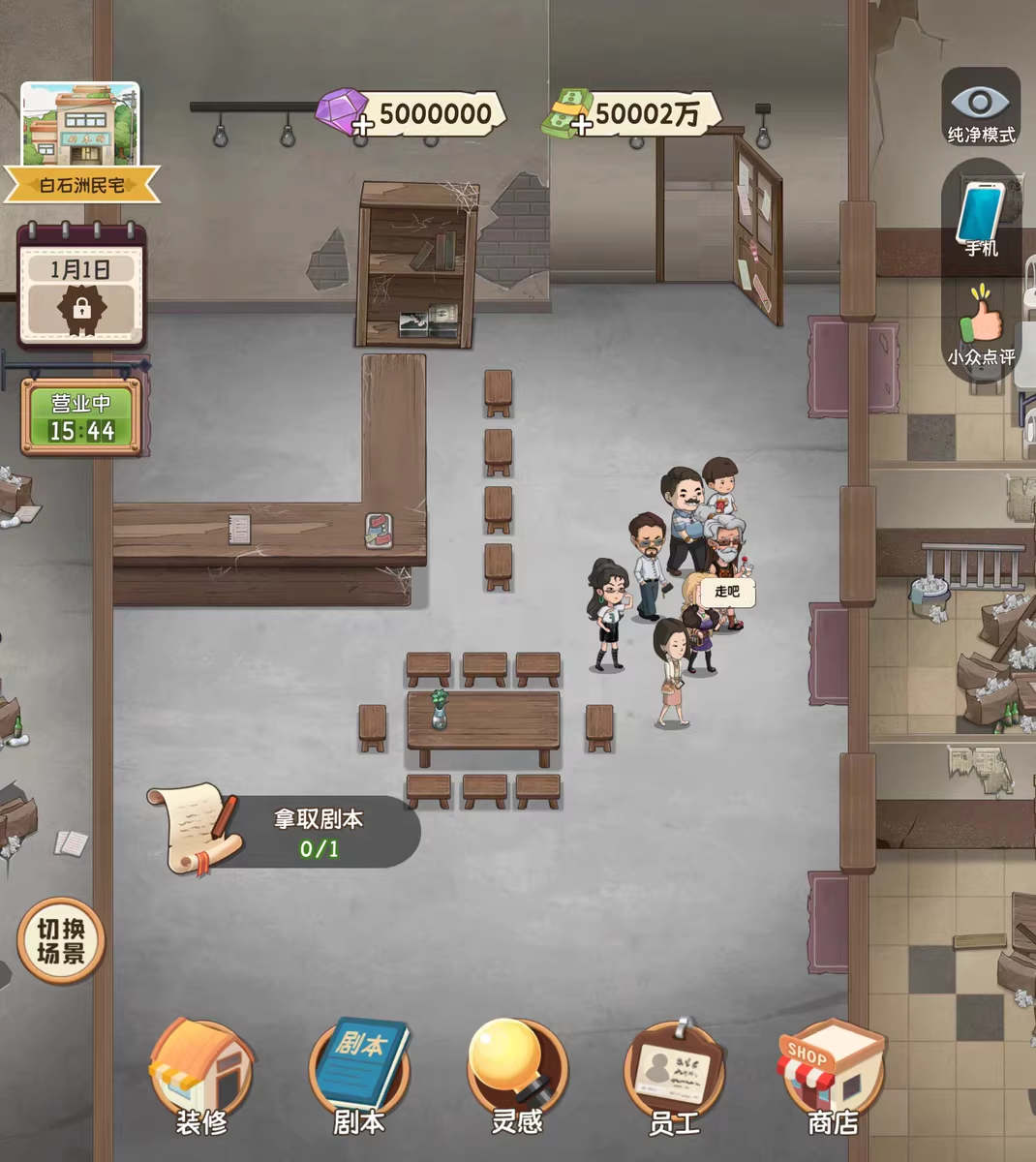
Task: Open the 1月1日 locked calendar
Action: tap(81, 287)
